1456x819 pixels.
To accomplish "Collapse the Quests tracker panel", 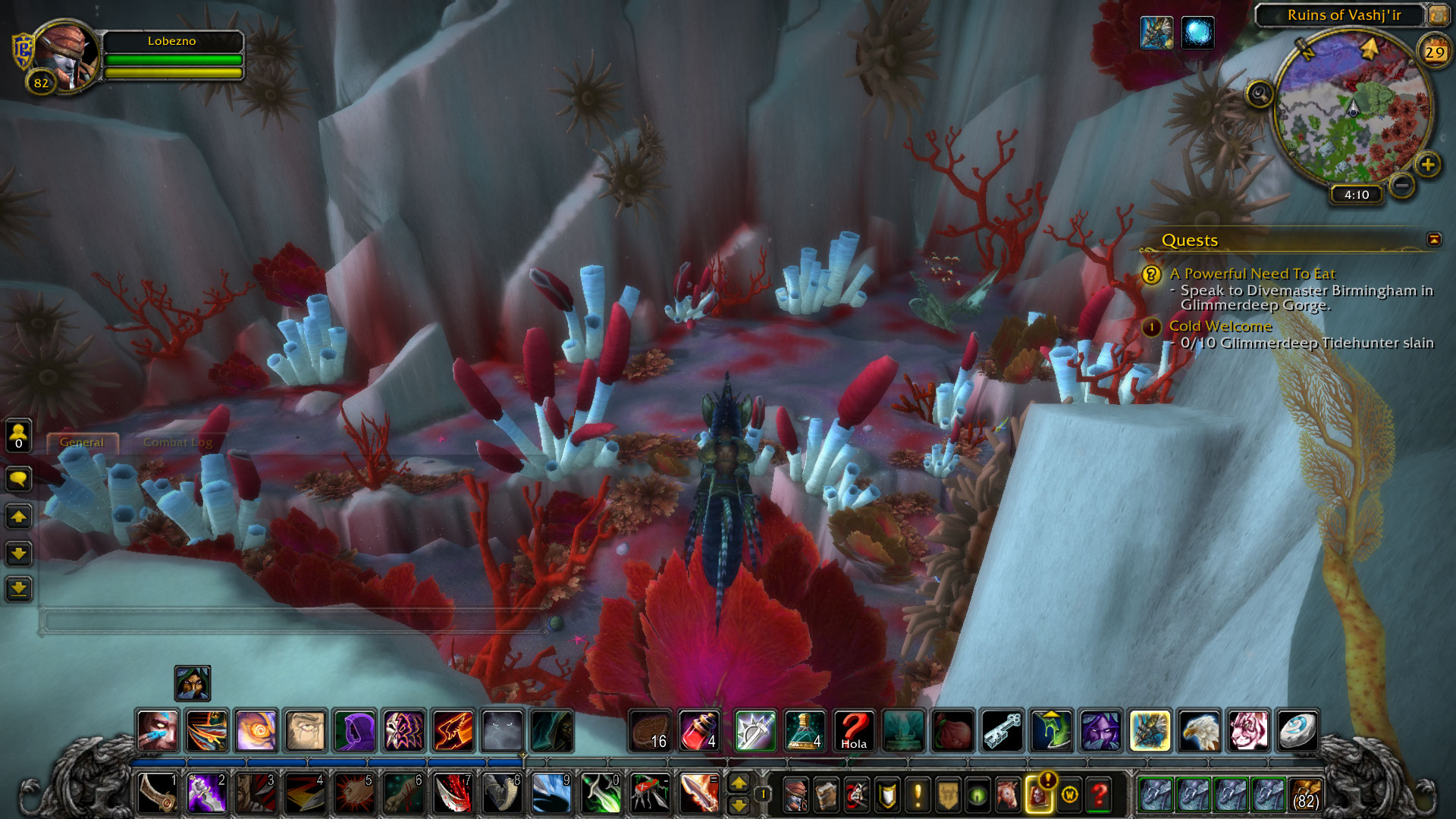I will 1433,240.
